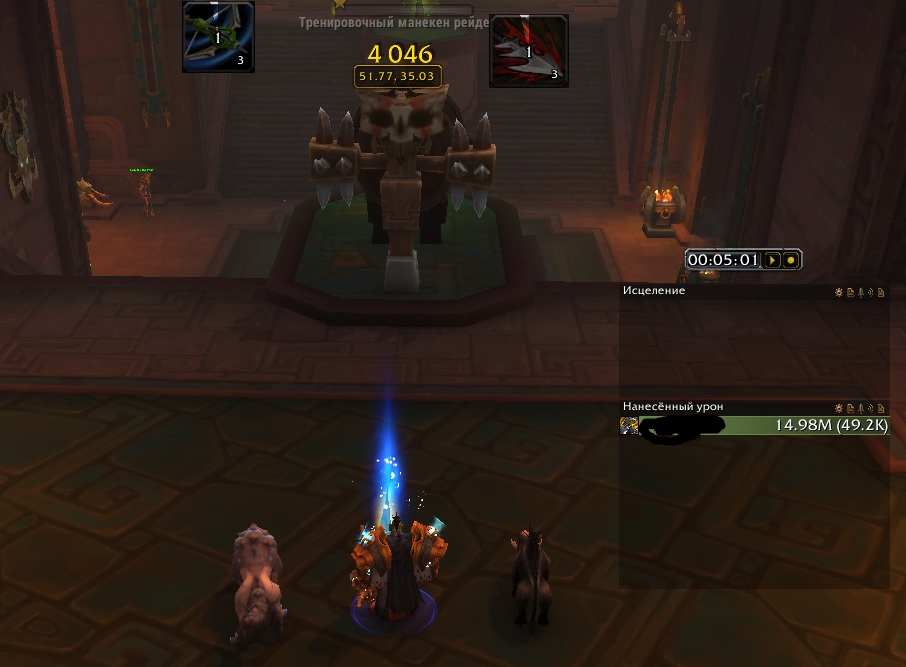Image resolution: width=906 pixels, height=667 pixels.
Task: Start the stopwatch with the play button
Action: [x=772, y=260]
